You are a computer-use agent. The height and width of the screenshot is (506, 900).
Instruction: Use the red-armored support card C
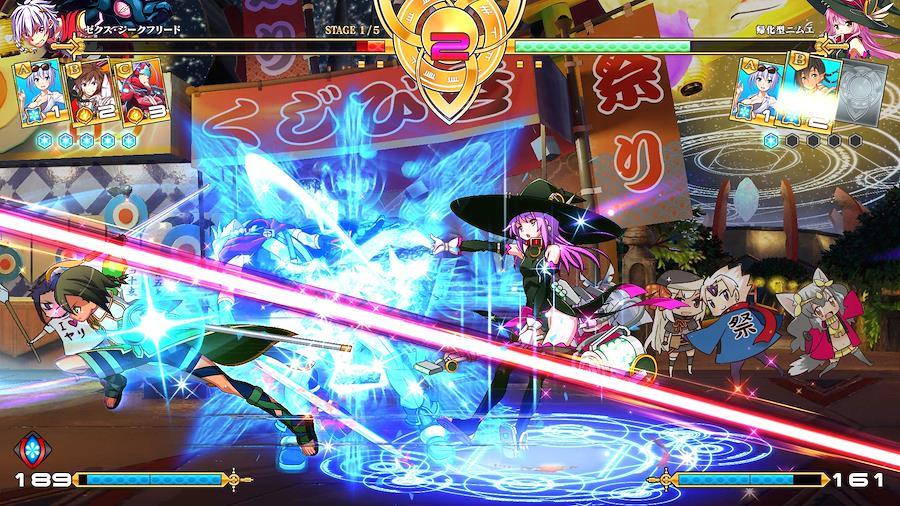pyautogui.click(x=140, y=92)
